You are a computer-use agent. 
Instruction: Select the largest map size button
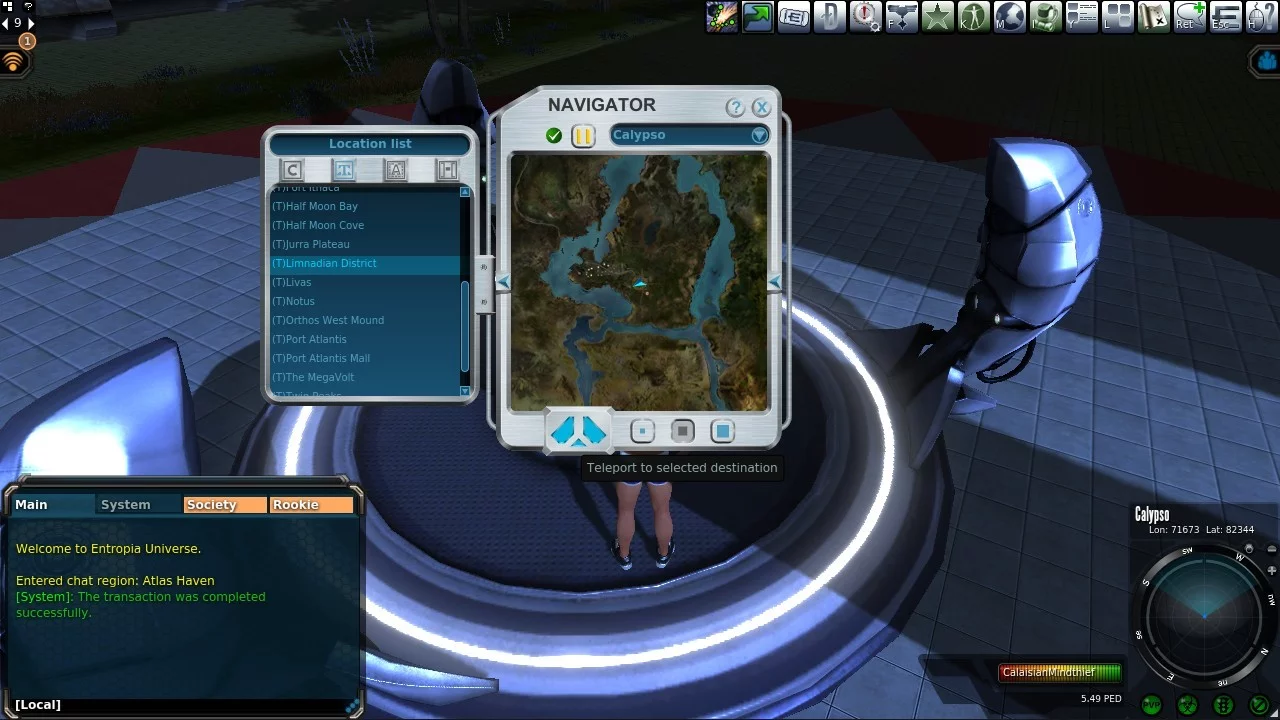722,431
